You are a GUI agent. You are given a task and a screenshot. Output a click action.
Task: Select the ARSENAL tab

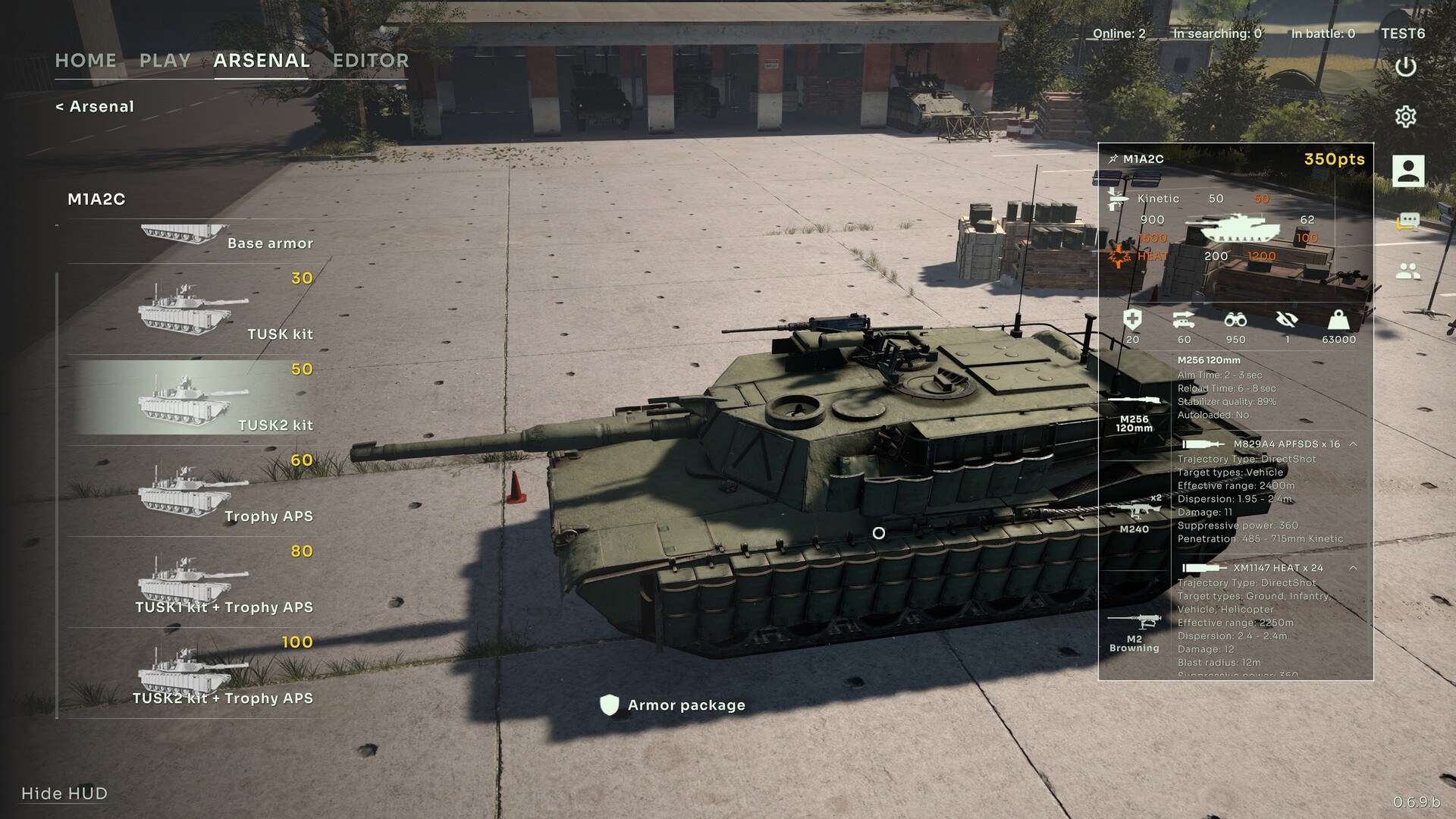[262, 61]
